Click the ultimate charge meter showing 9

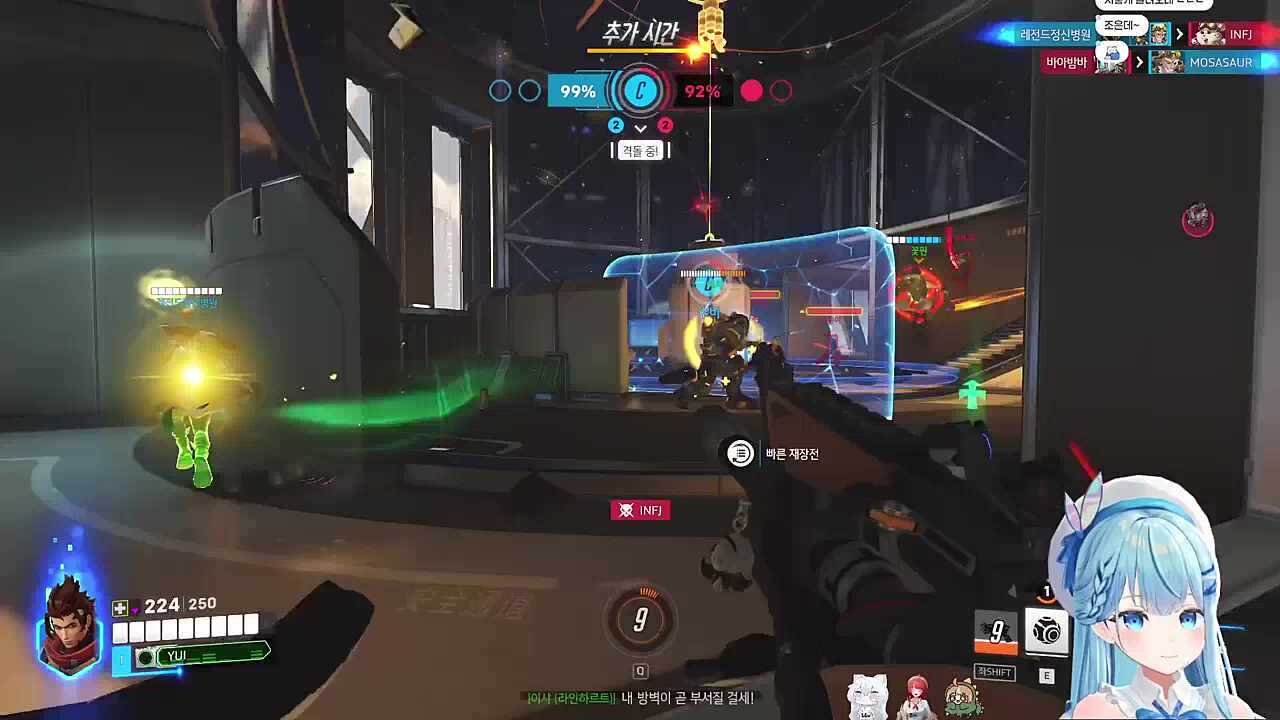coord(640,620)
